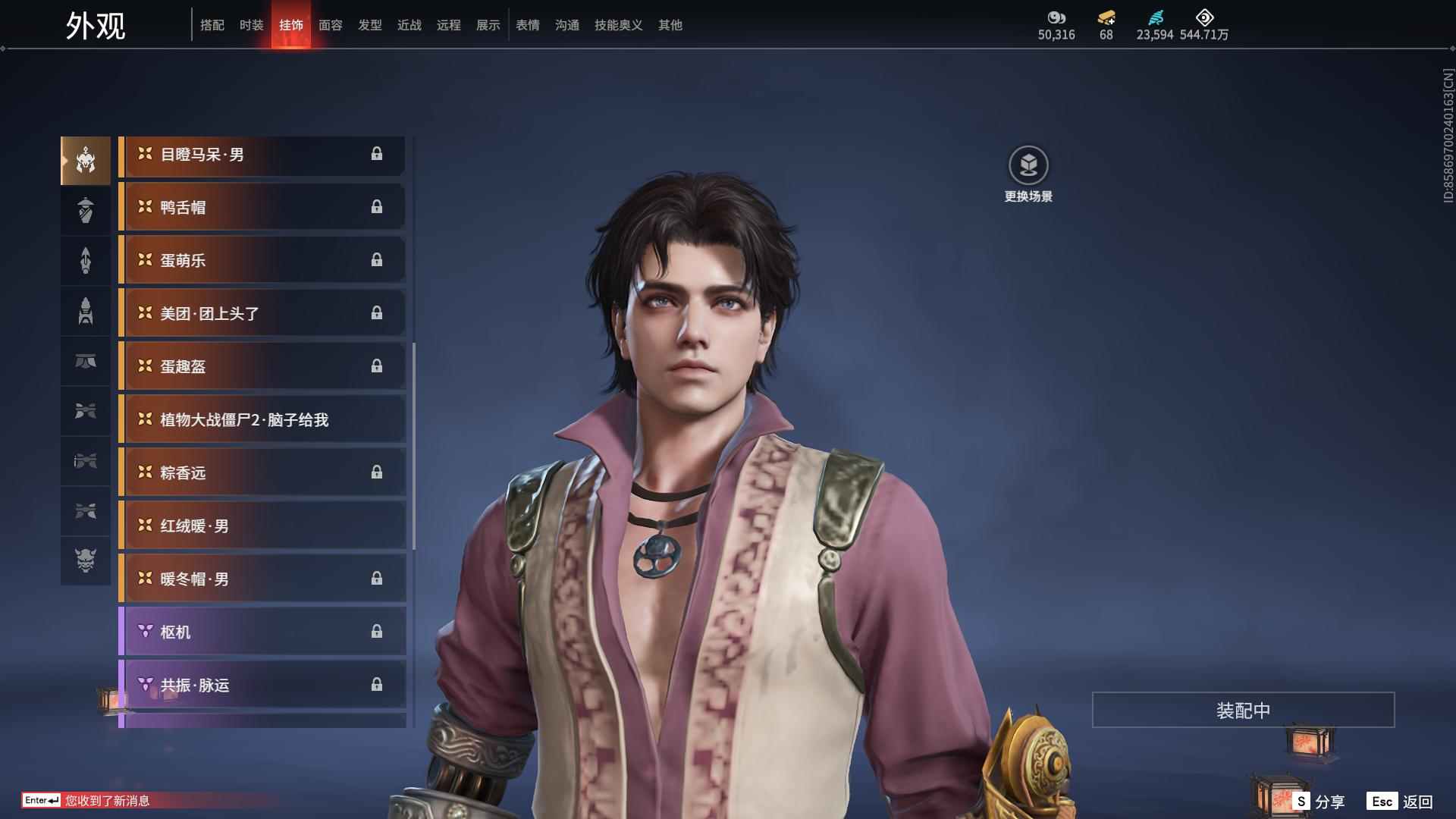The width and height of the screenshot is (1456, 819).
Task: Return with the 返回 button
Action: click(1400, 802)
